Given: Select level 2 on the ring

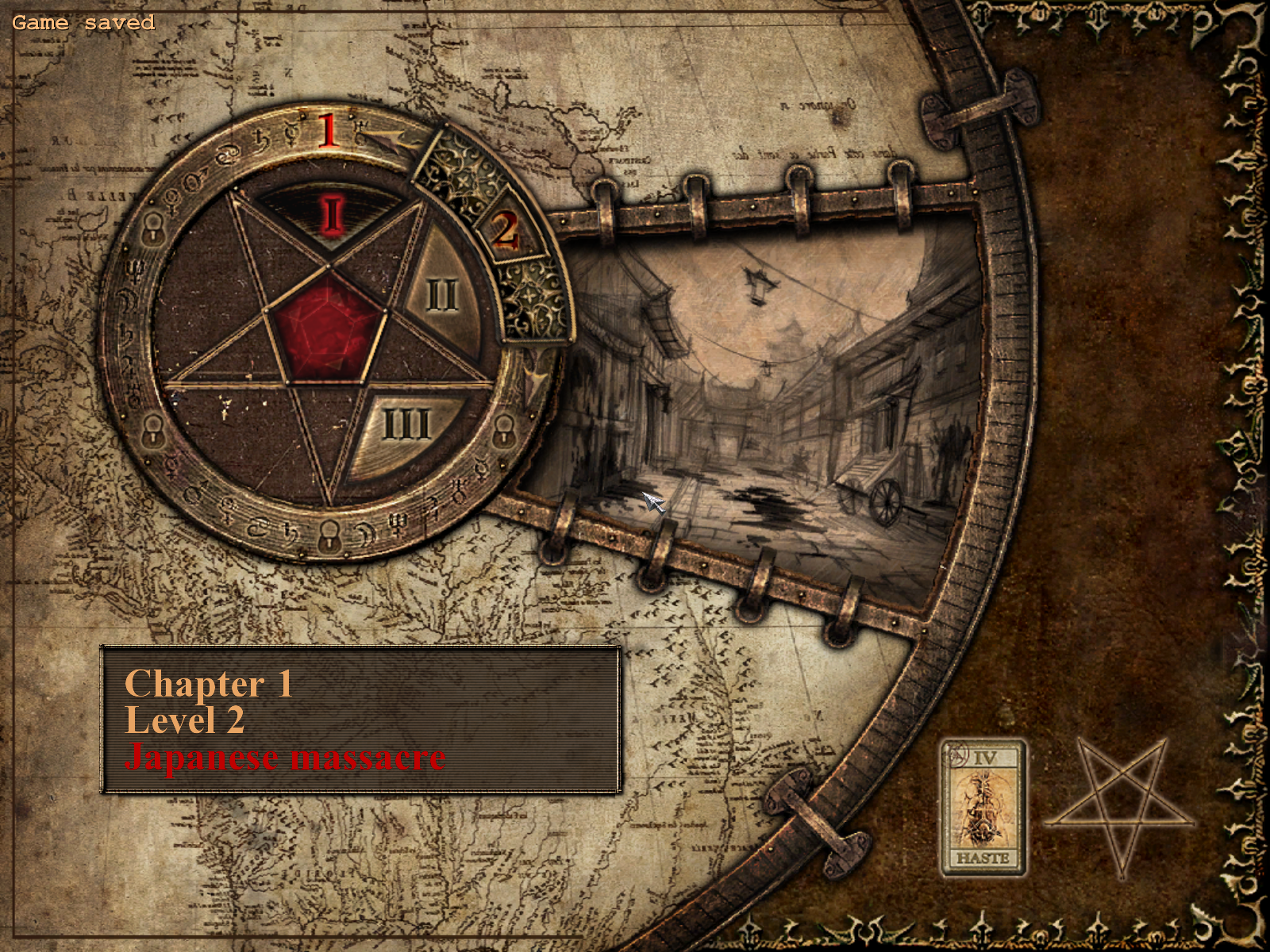Looking at the screenshot, I should [x=504, y=231].
